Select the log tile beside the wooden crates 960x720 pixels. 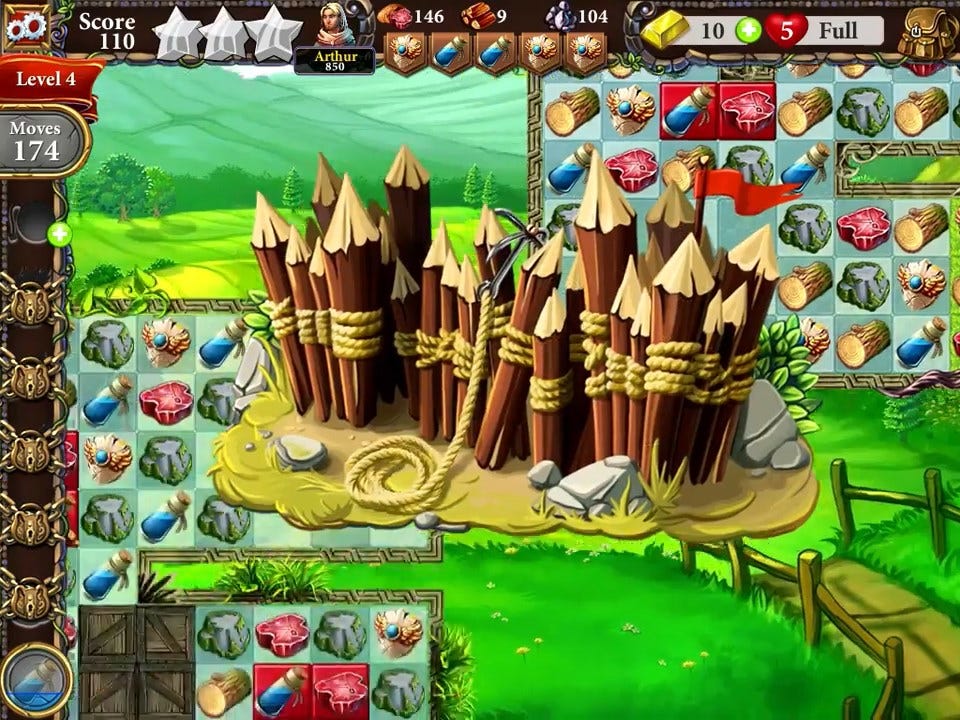(x=223, y=690)
